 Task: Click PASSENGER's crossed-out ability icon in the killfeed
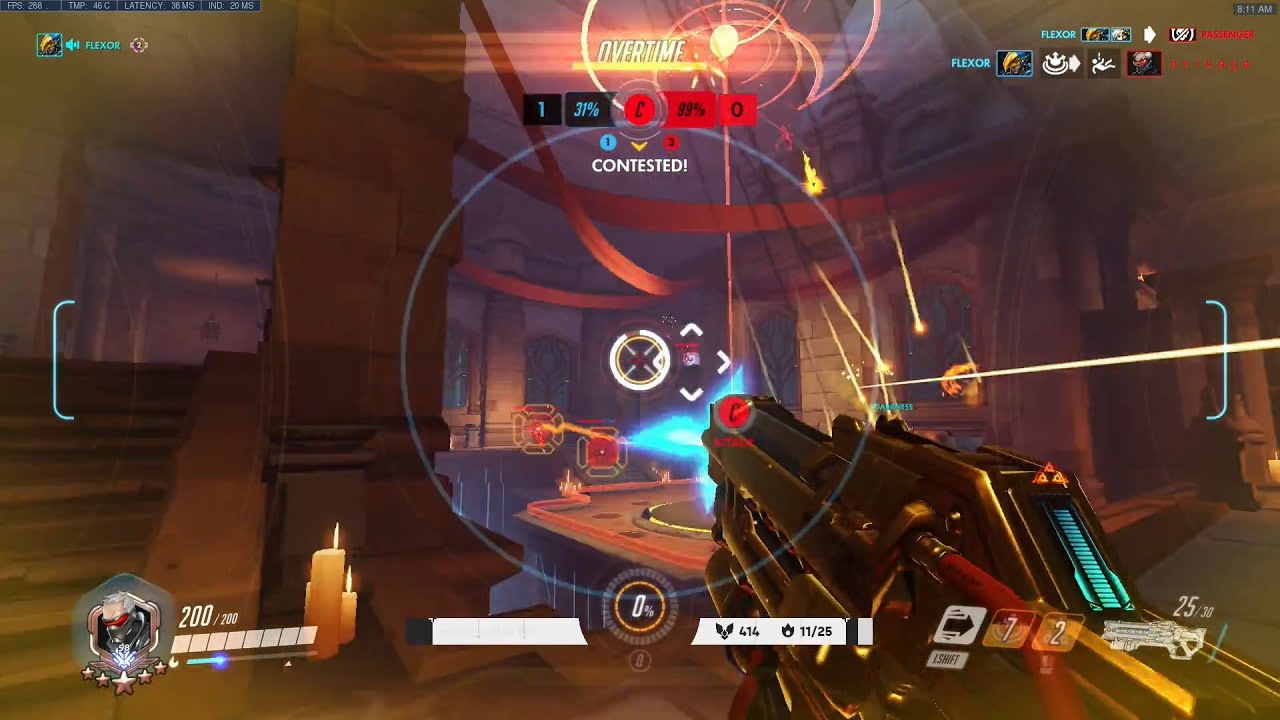tap(1182, 33)
